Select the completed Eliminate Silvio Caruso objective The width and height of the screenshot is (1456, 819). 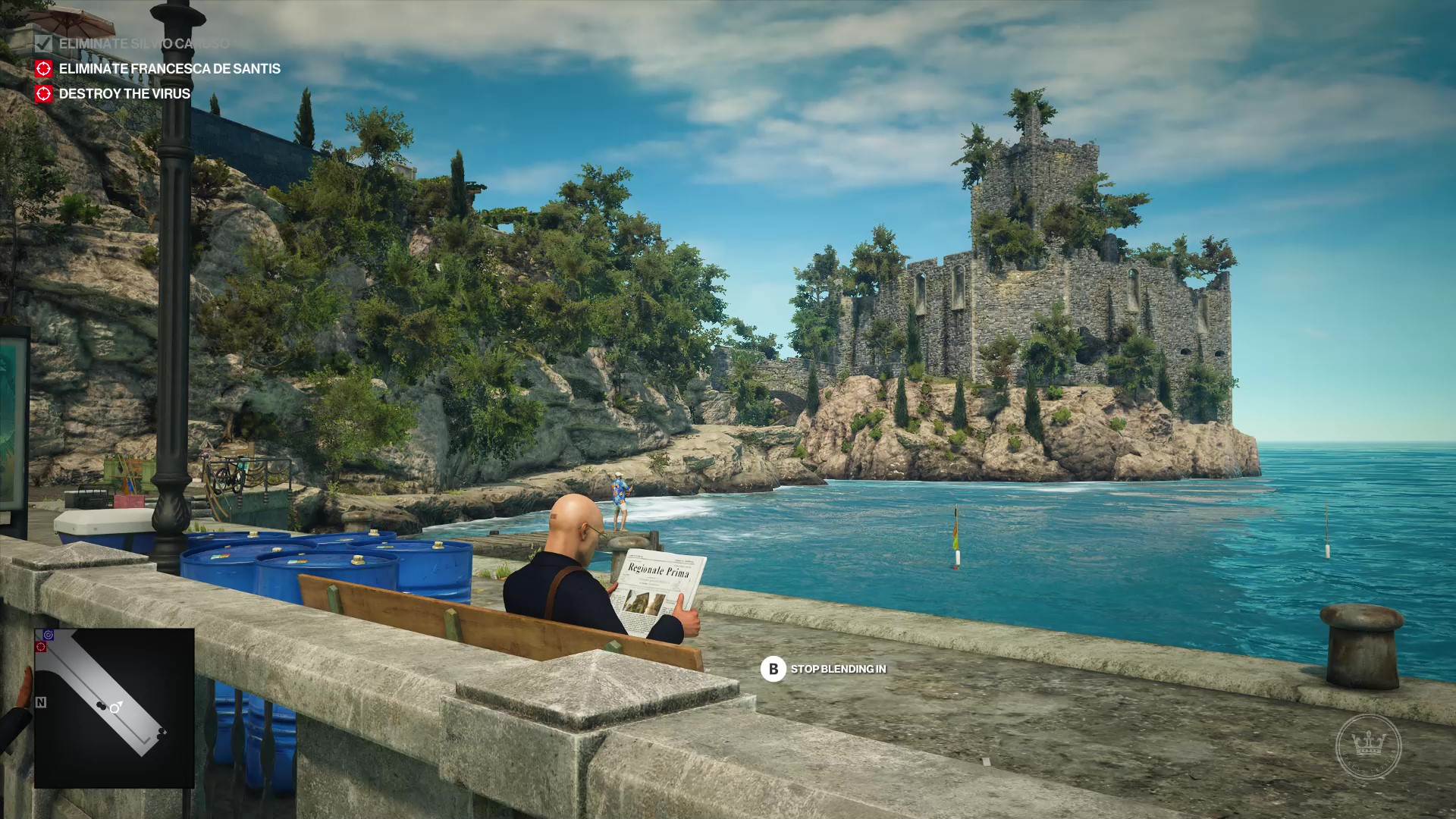(143, 44)
